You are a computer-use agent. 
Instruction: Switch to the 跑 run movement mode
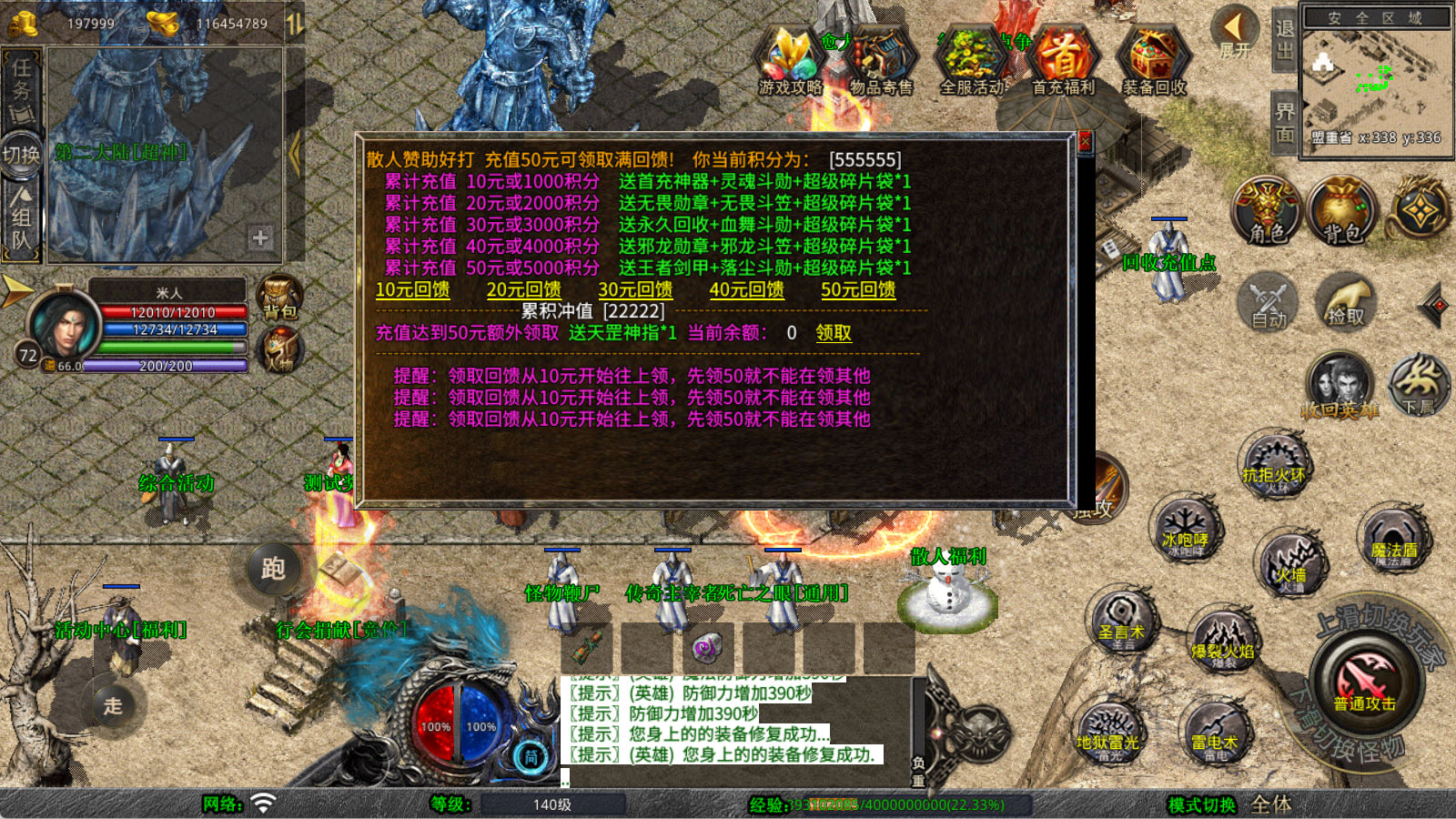coord(273,569)
